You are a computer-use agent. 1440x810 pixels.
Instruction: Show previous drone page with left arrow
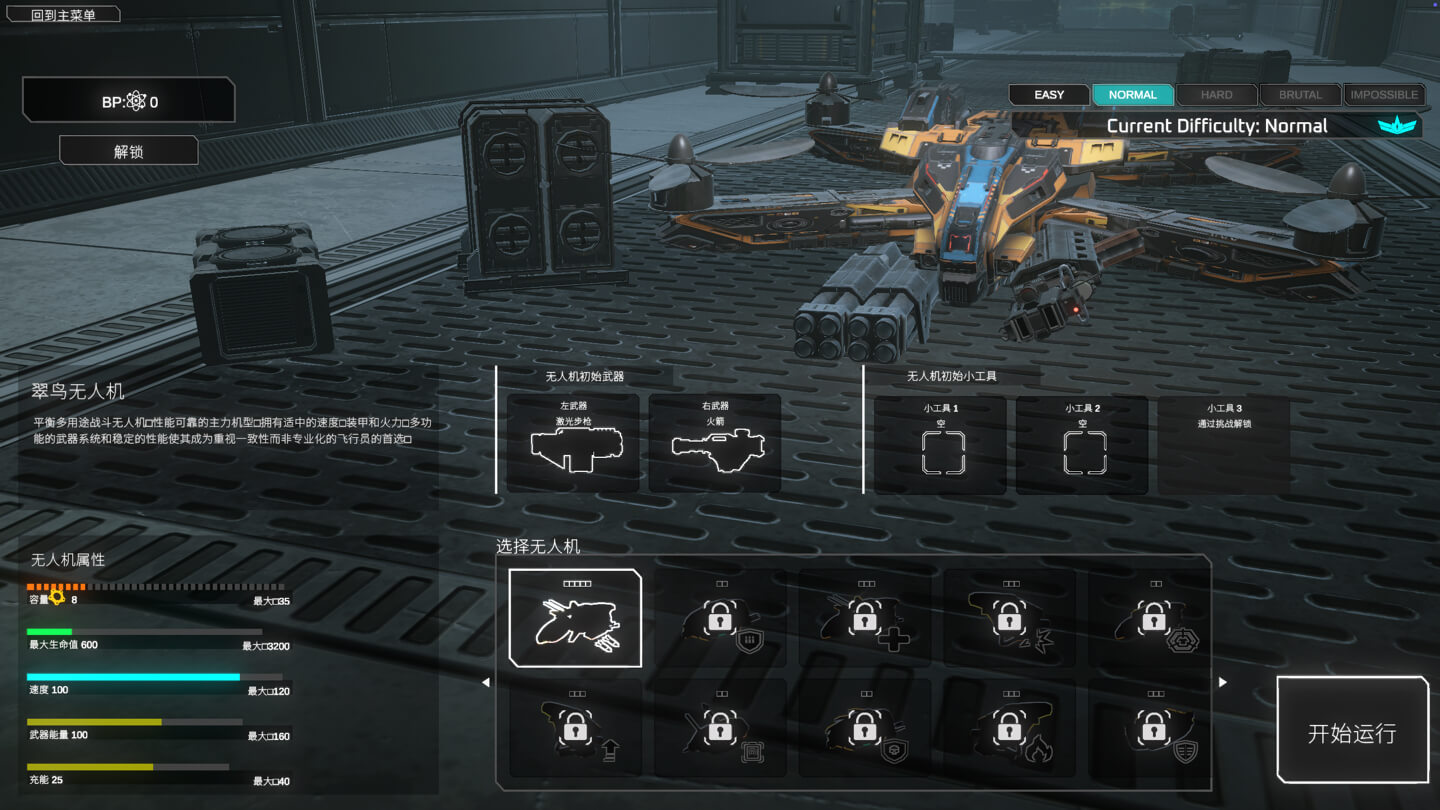click(x=486, y=682)
